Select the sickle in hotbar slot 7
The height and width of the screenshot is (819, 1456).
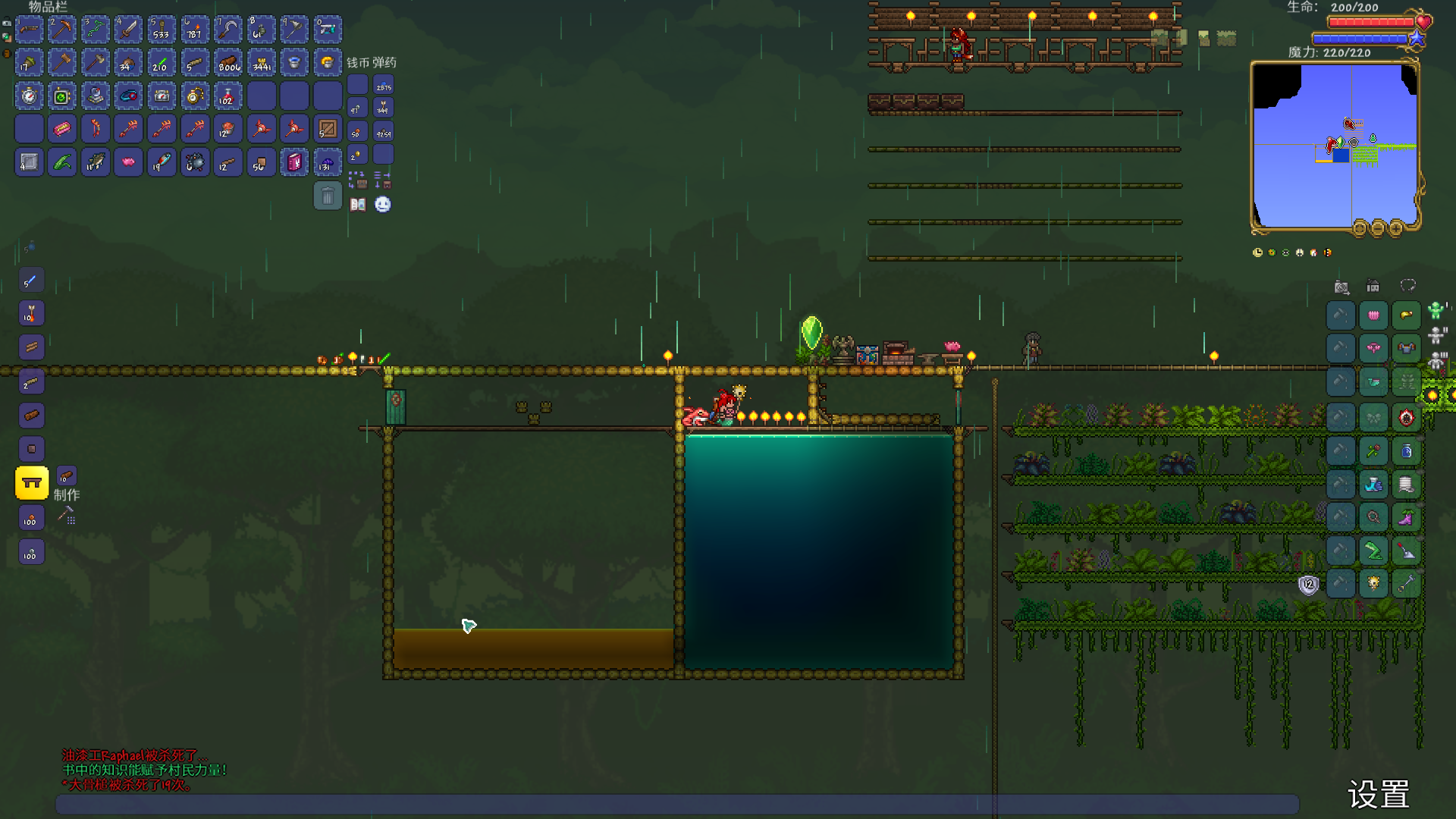(x=228, y=30)
